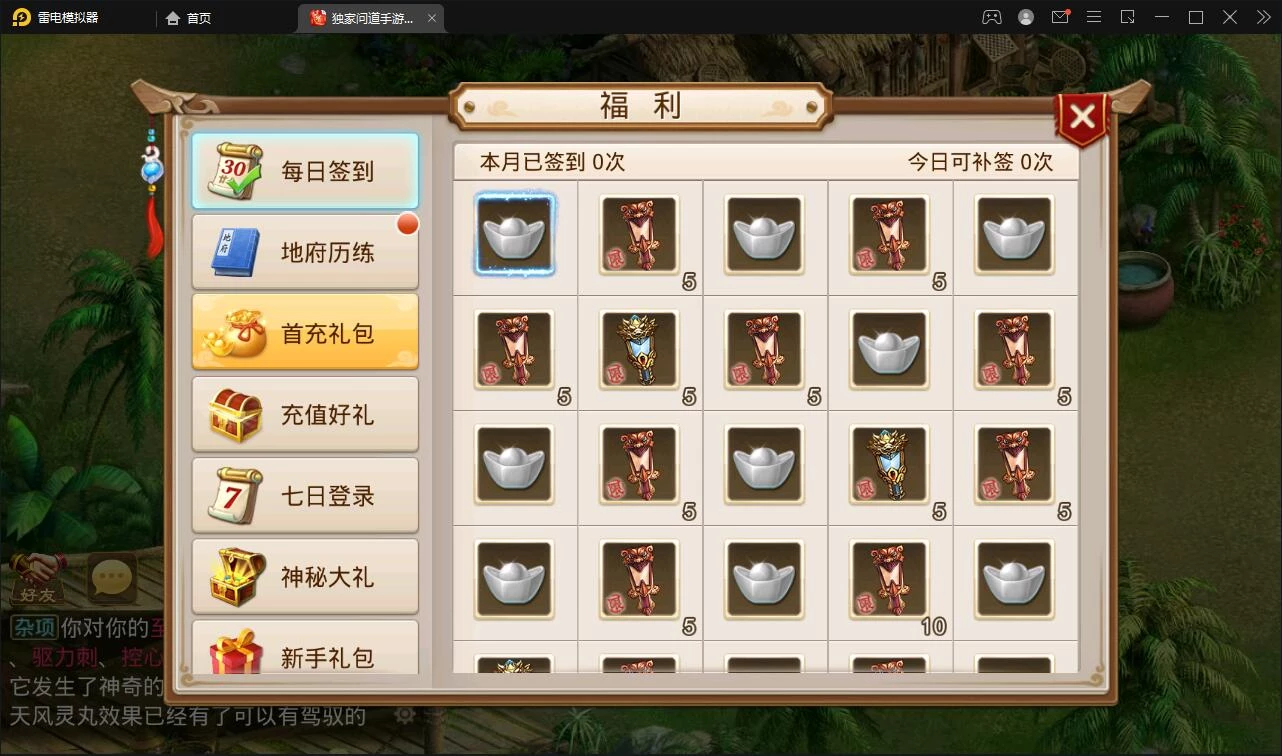Open the 七日登录 seven-day login calendar
1282x756 pixels.
304,494
